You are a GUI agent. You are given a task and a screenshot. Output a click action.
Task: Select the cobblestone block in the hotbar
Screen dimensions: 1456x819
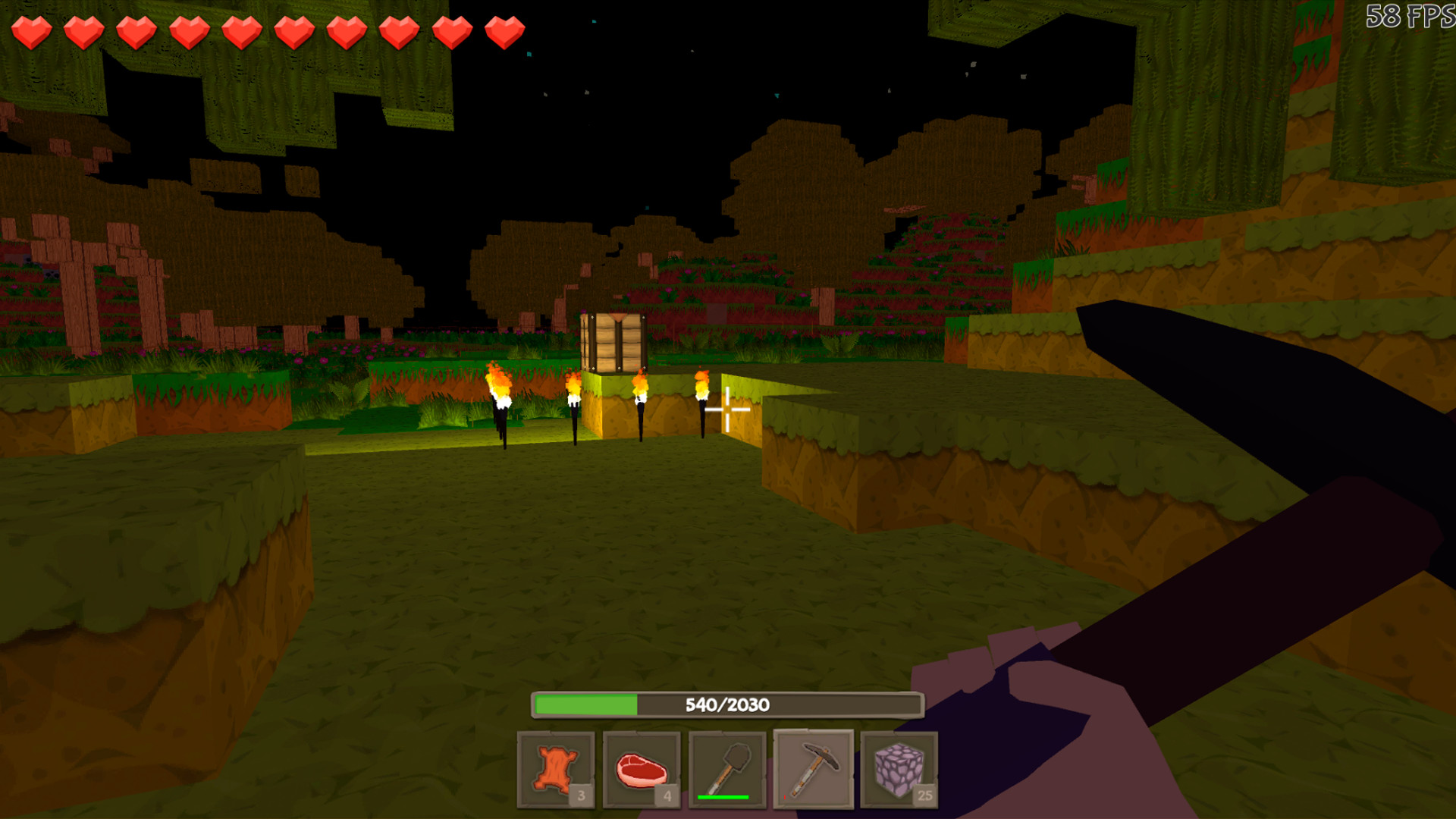click(900, 769)
